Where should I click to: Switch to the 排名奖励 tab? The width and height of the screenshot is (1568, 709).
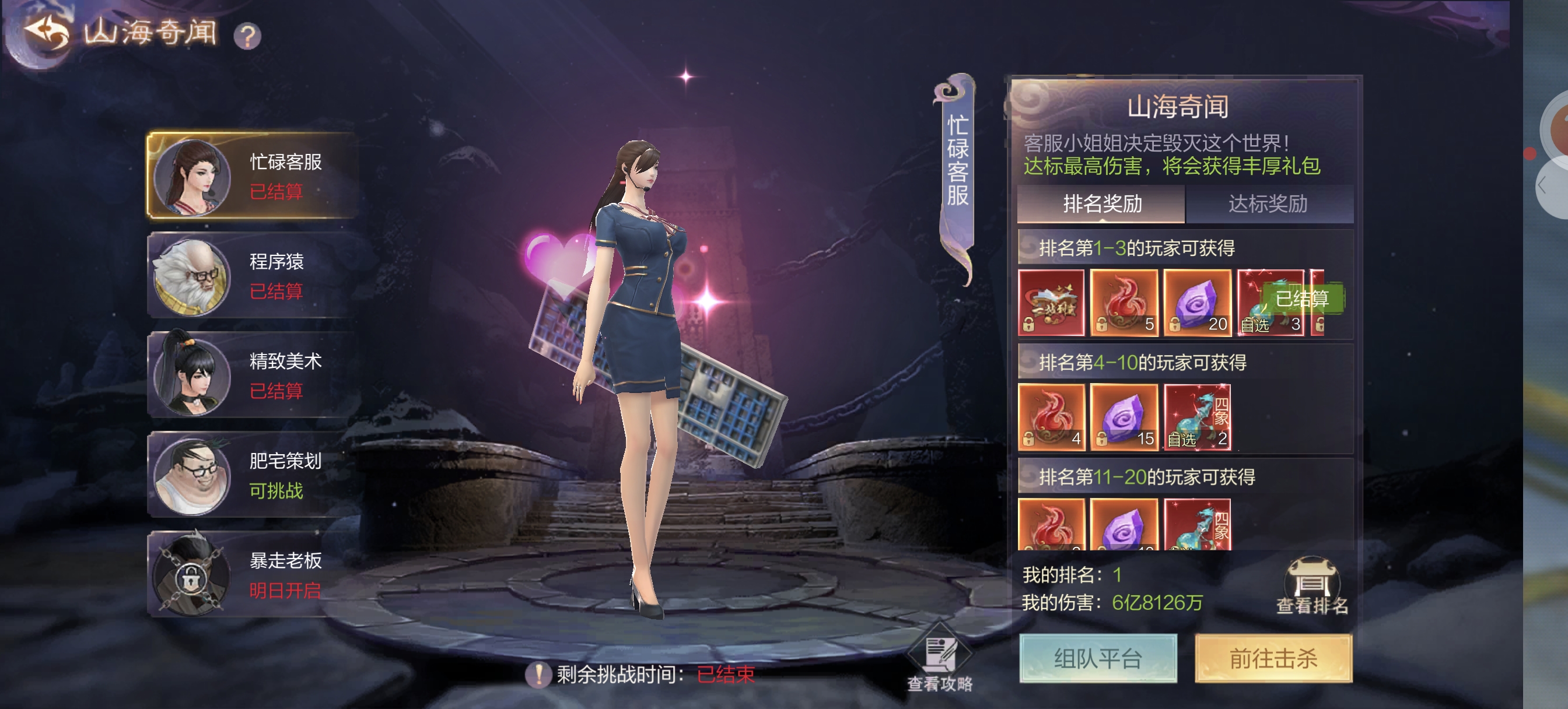(1101, 204)
